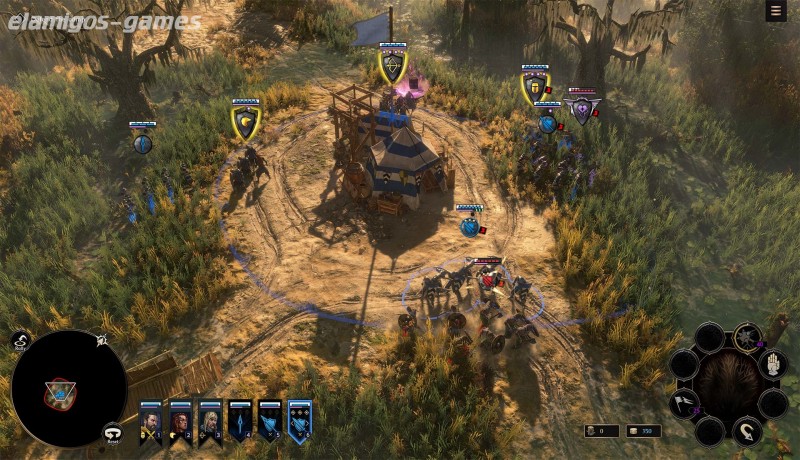Open the hamburger menu button
The width and height of the screenshot is (800, 460).
[x=775, y=11]
